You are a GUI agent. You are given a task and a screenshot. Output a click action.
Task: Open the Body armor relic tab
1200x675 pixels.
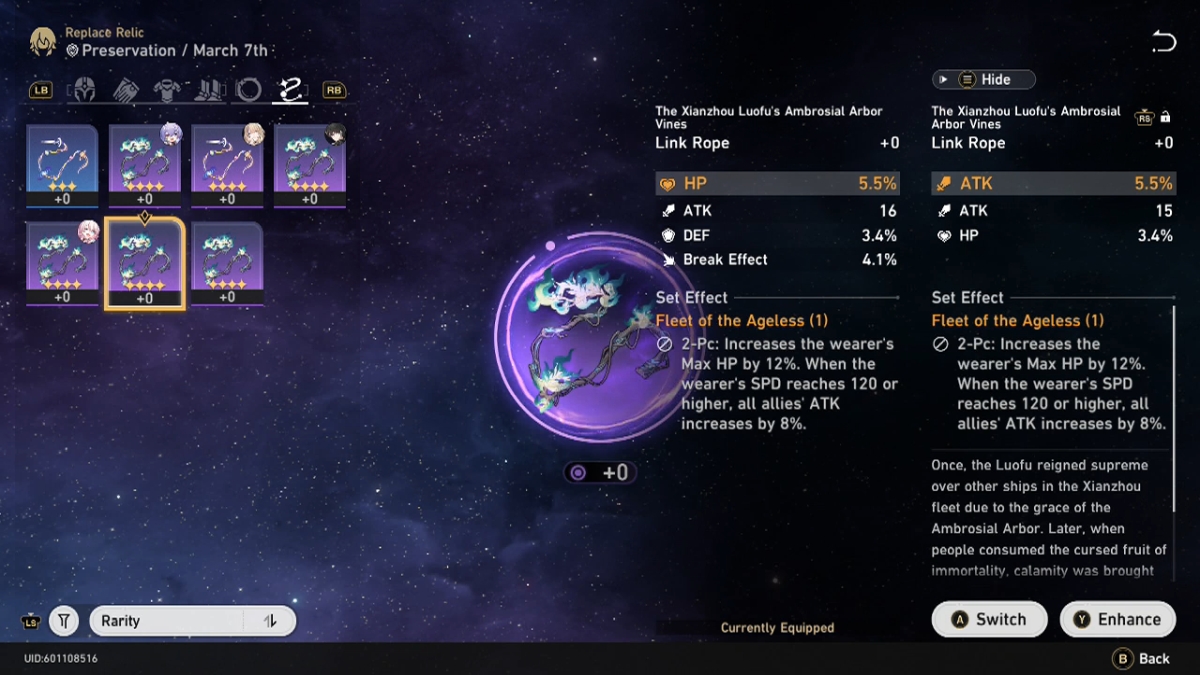(x=167, y=91)
